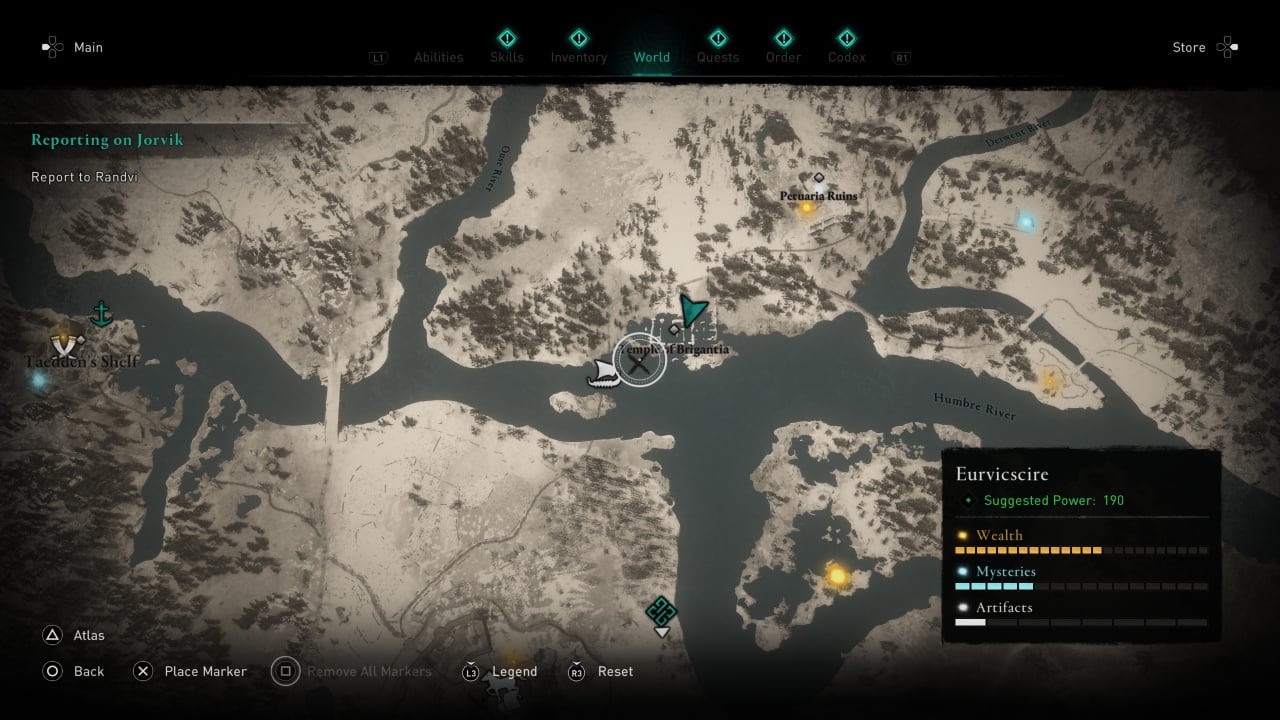This screenshot has width=1280, height=720.
Task: Show the Codex tab
Action: pyautogui.click(x=846, y=57)
